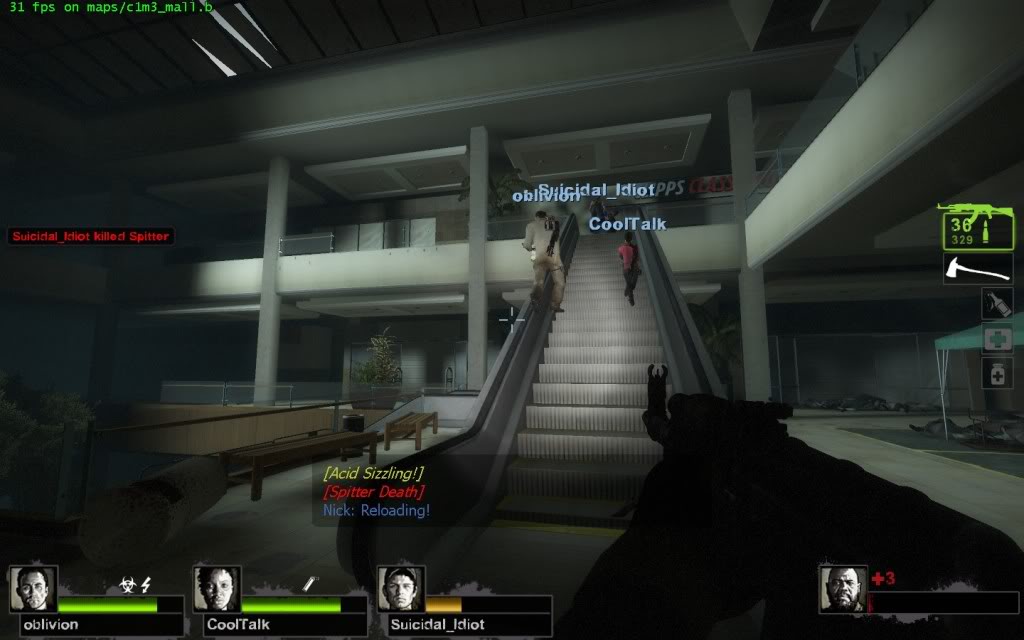This screenshot has width=1024, height=640.
Task: Switch to the fire axe melee slot
Action: [x=977, y=268]
